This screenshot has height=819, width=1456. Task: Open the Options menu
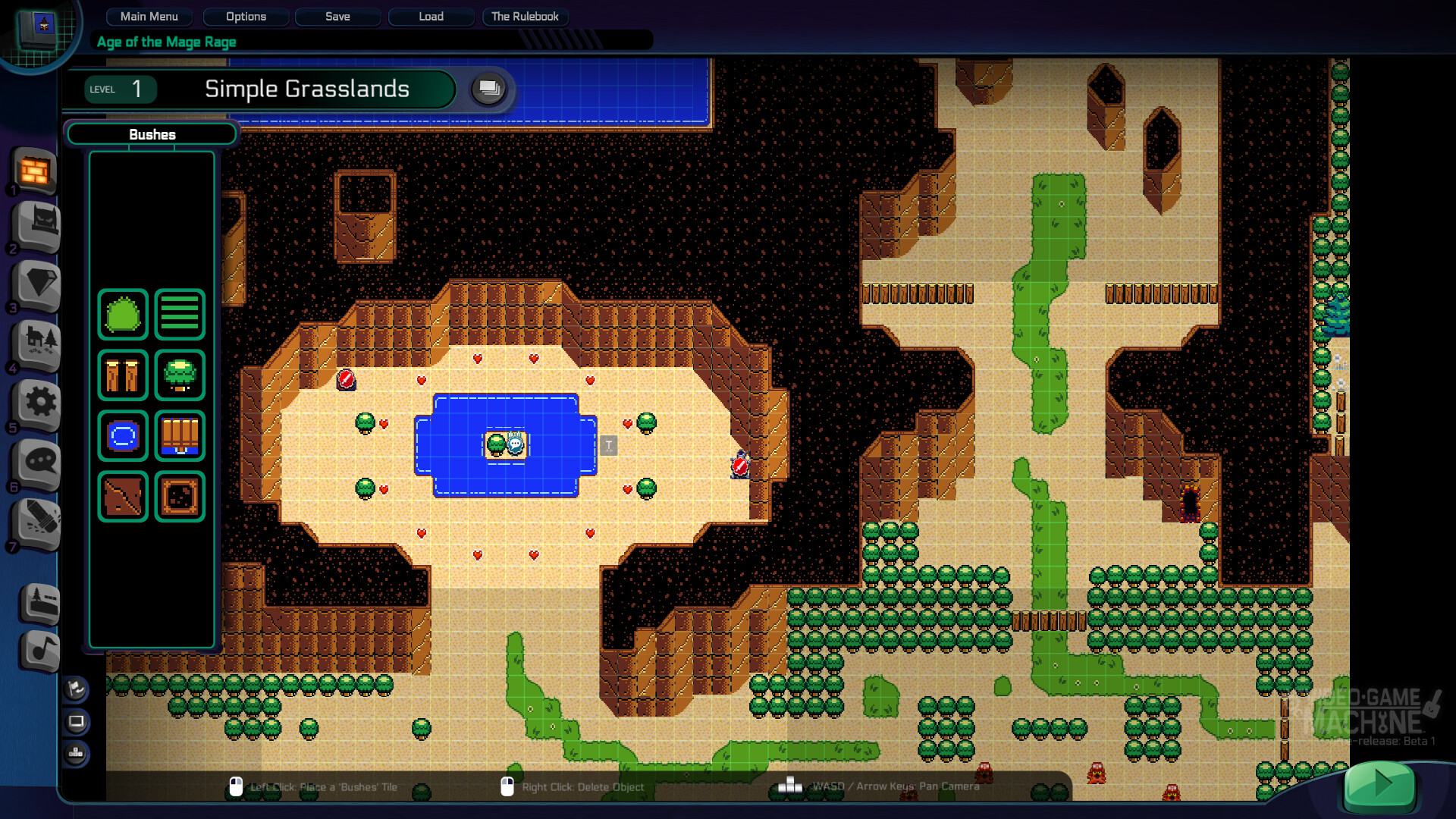pos(246,17)
